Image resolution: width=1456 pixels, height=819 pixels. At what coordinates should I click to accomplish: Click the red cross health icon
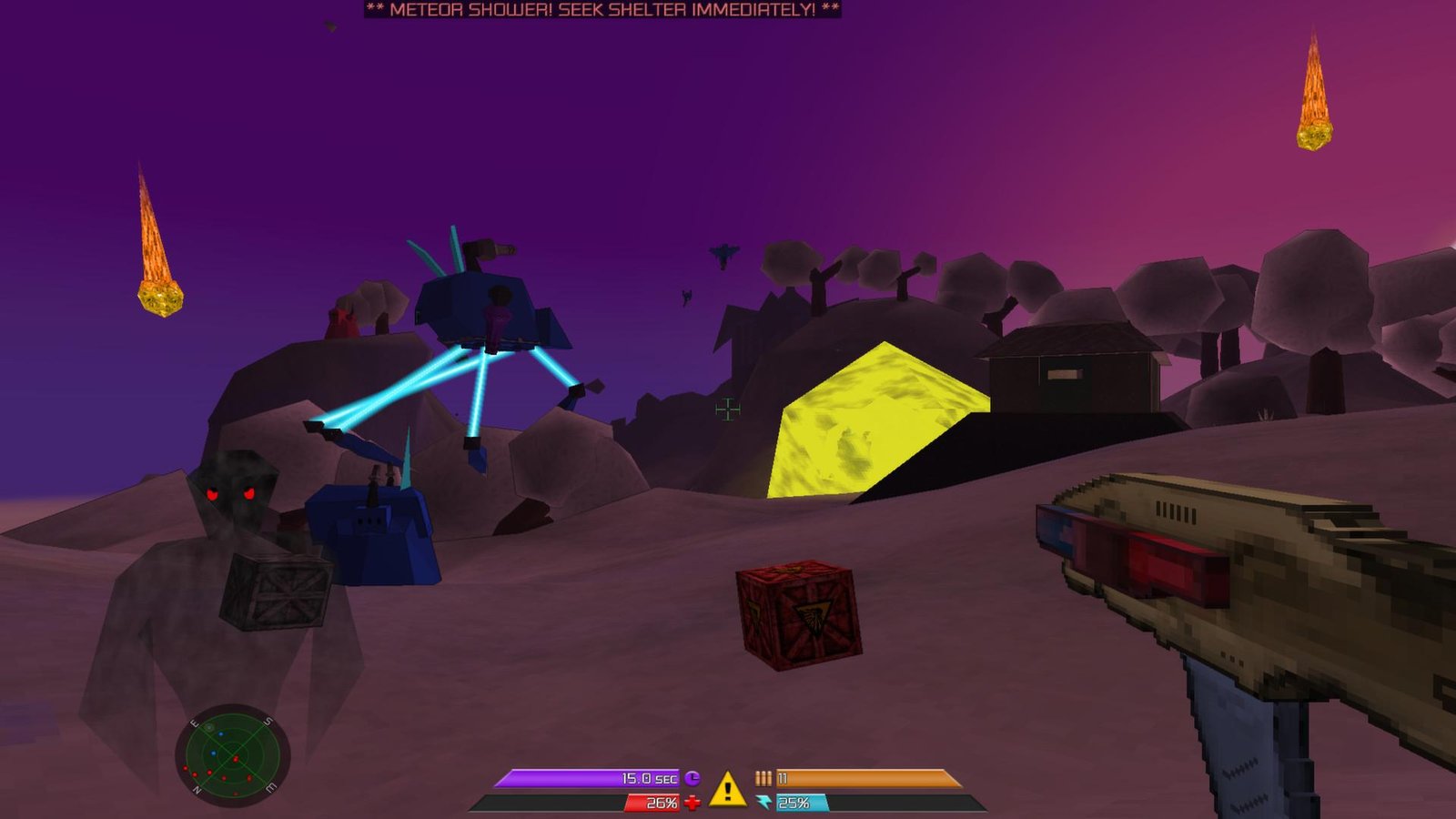click(692, 802)
